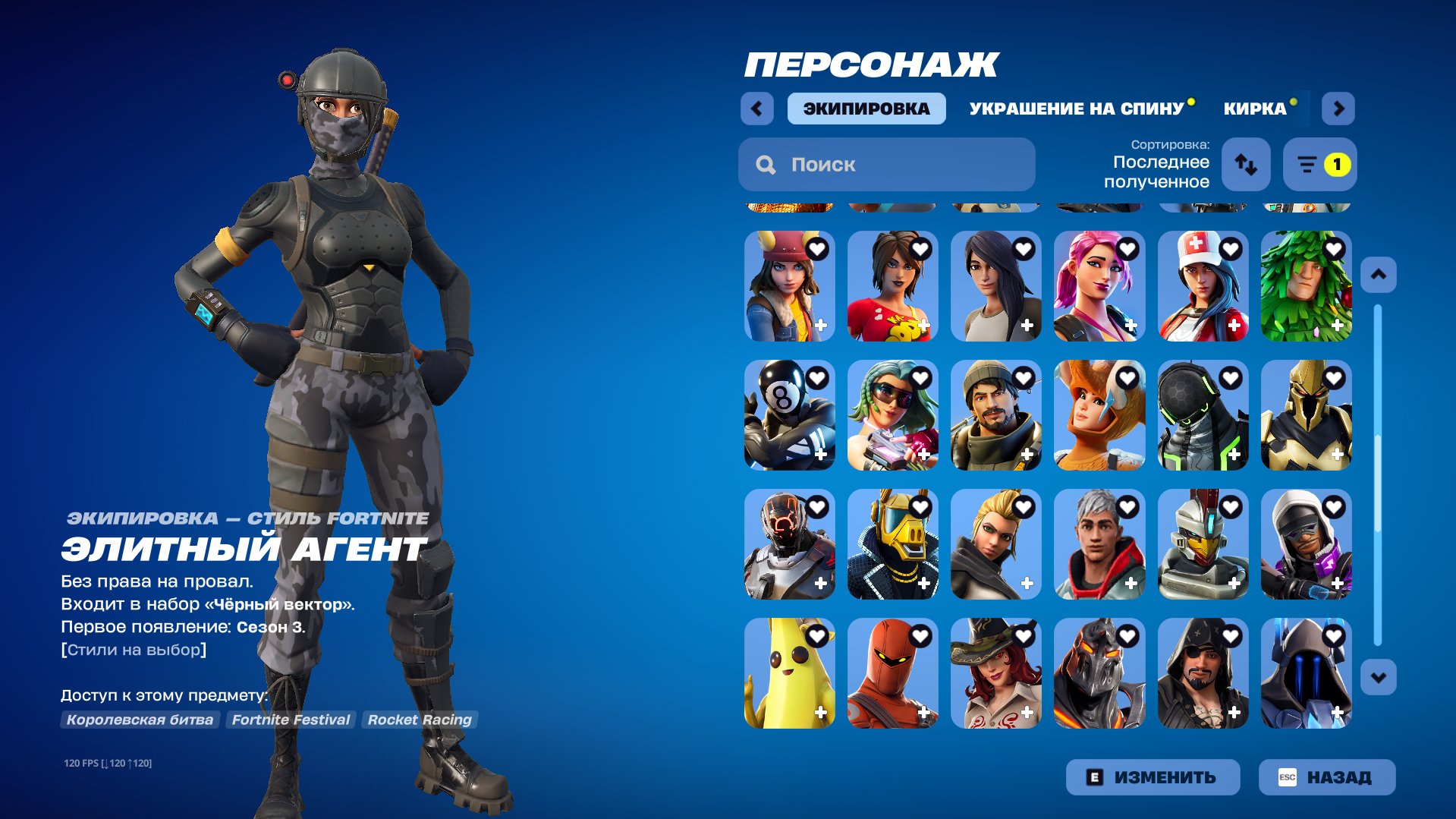This screenshot has width=1456, height=819.
Task: Switch to the УКРАШЕНИЕ НА СПИНУ tab
Action: (1077, 108)
